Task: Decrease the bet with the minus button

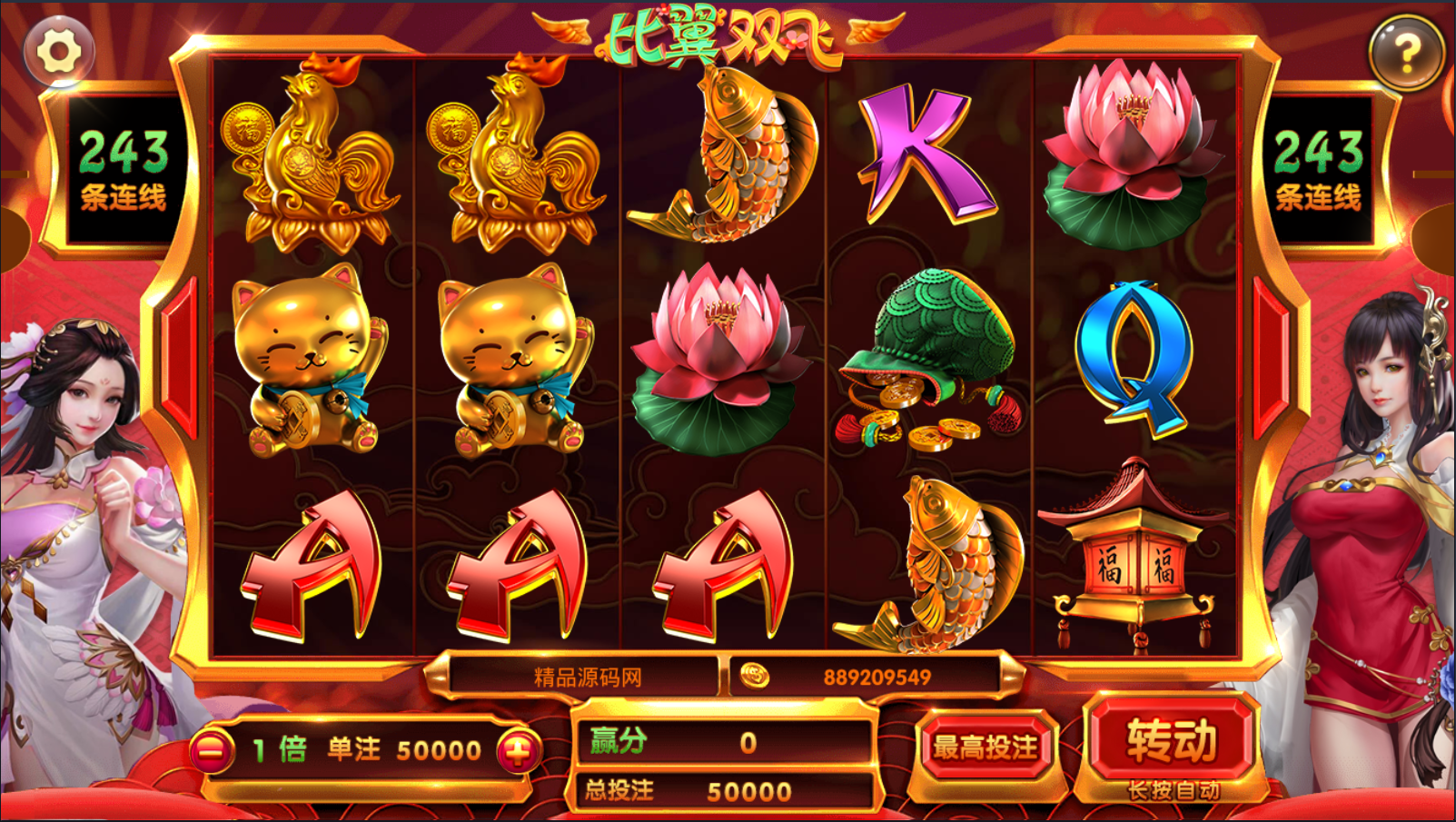Action: tap(212, 750)
